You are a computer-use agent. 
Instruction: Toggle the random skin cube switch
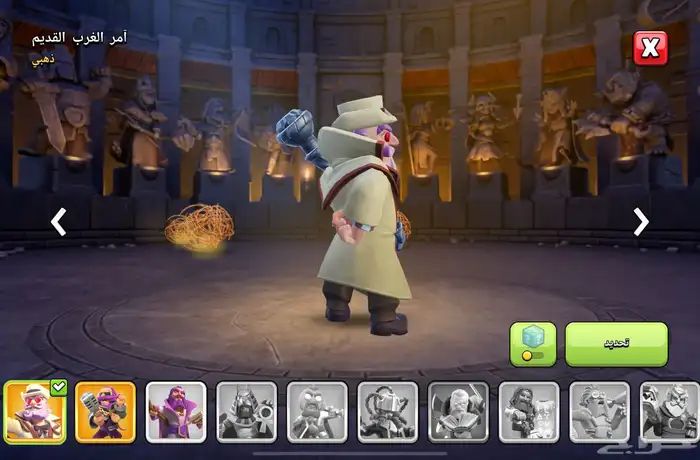click(x=533, y=343)
